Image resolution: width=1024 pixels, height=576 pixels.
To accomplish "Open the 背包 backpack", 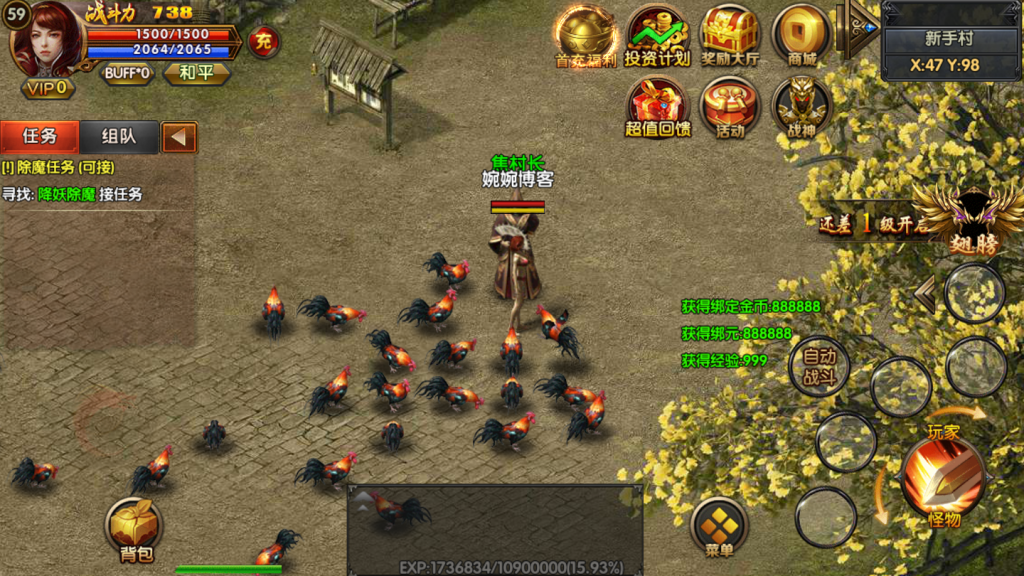I will [135, 529].
